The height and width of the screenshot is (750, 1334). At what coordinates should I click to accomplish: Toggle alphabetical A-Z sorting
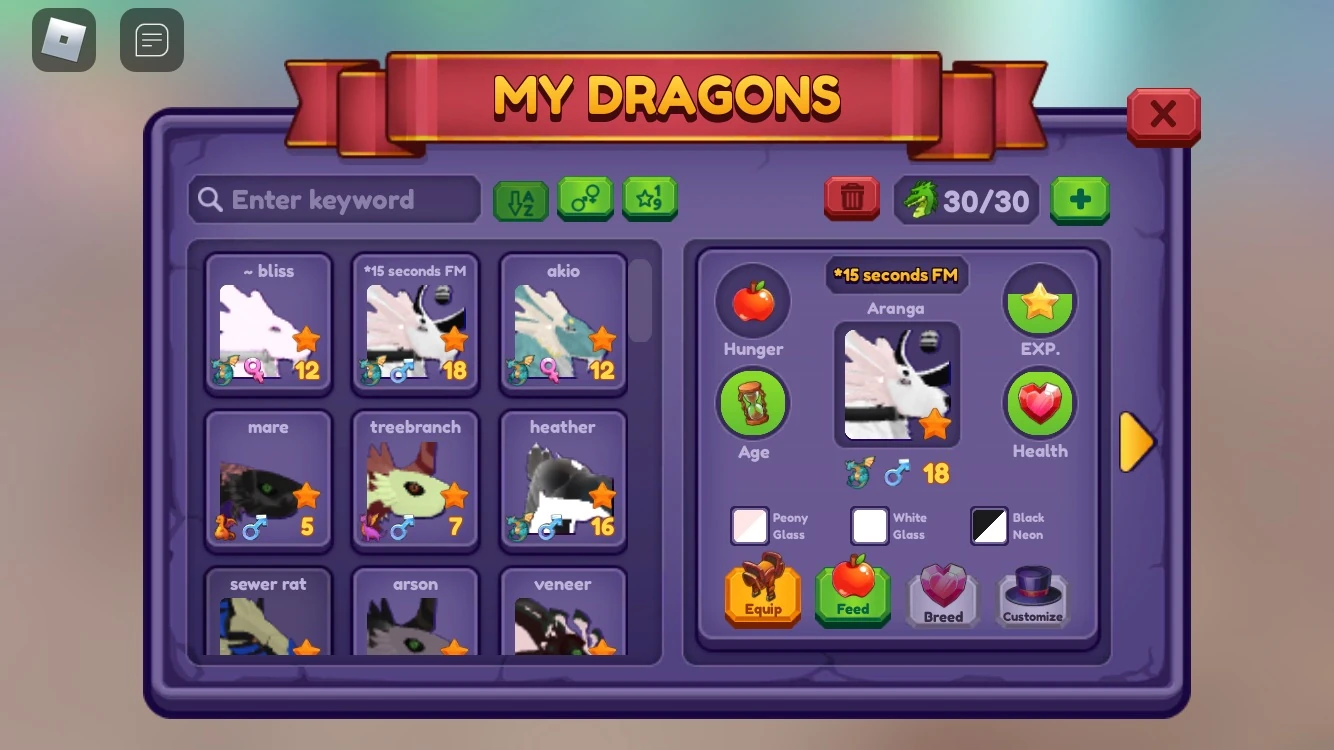pos(520,199)
